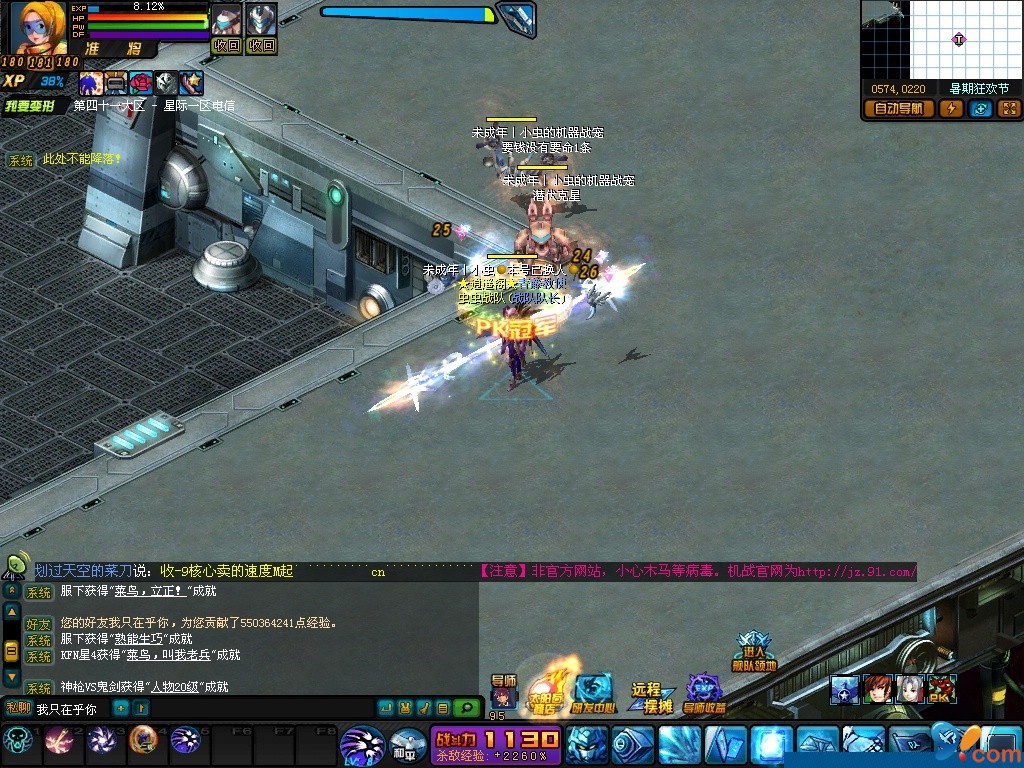Click the lightning bolt button under the minimap
Screen dimensions: 1024x768
pos(951,109)
